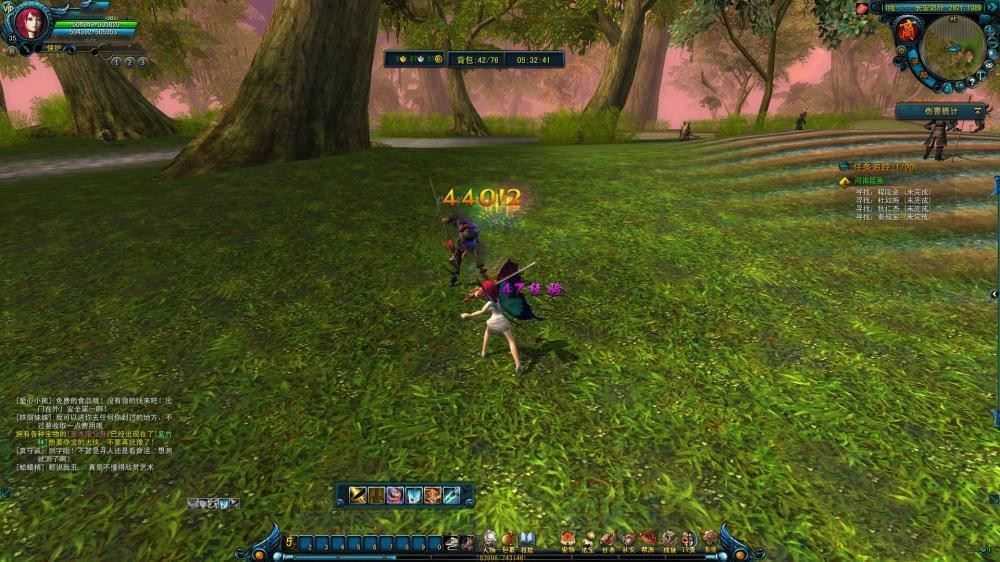Screen dimensions: 1000x562
Task: Open the pet (宠物) menu icon
Action: tap(567, 540)
